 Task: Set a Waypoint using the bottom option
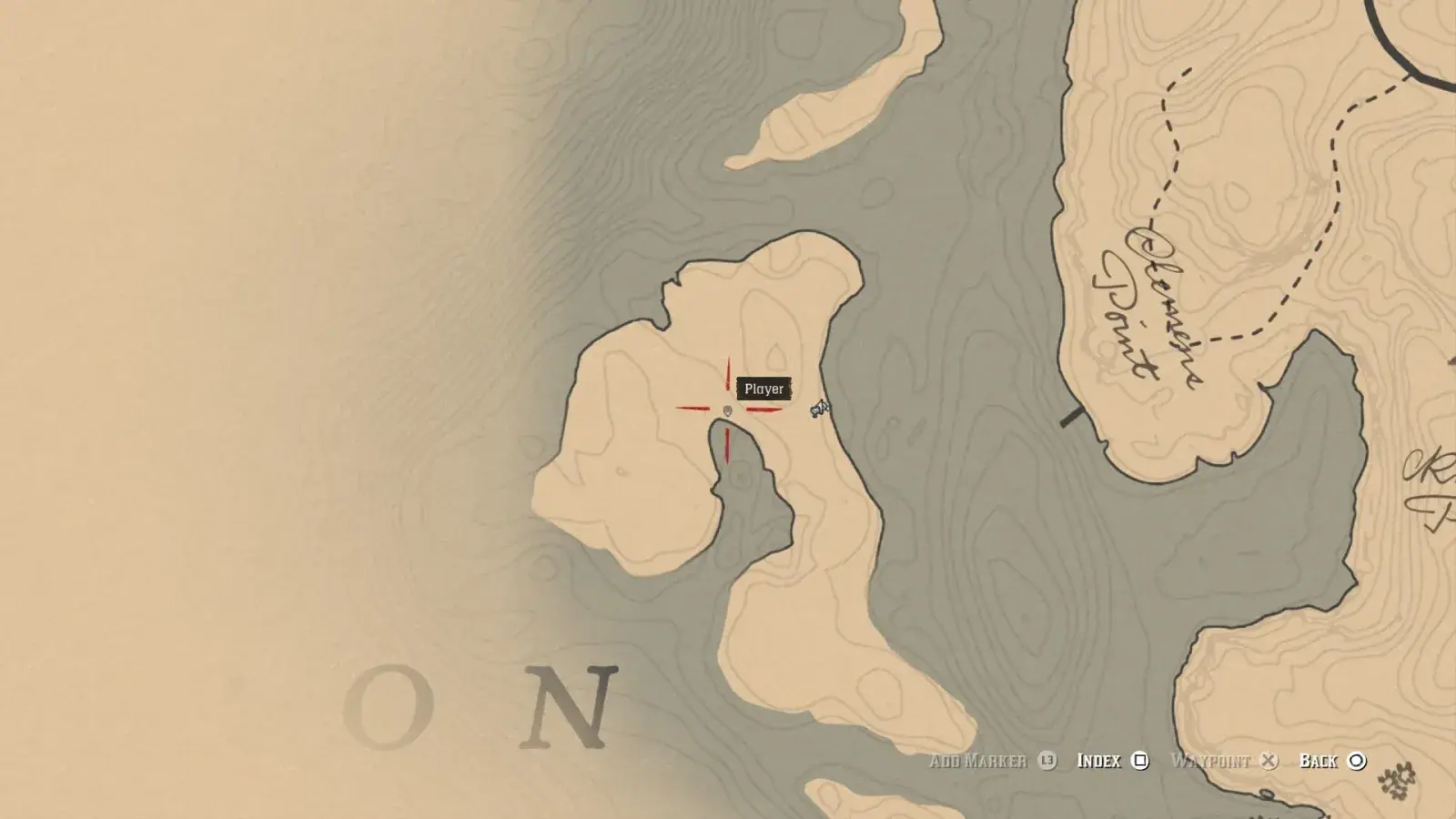(x=1224, y=761)
